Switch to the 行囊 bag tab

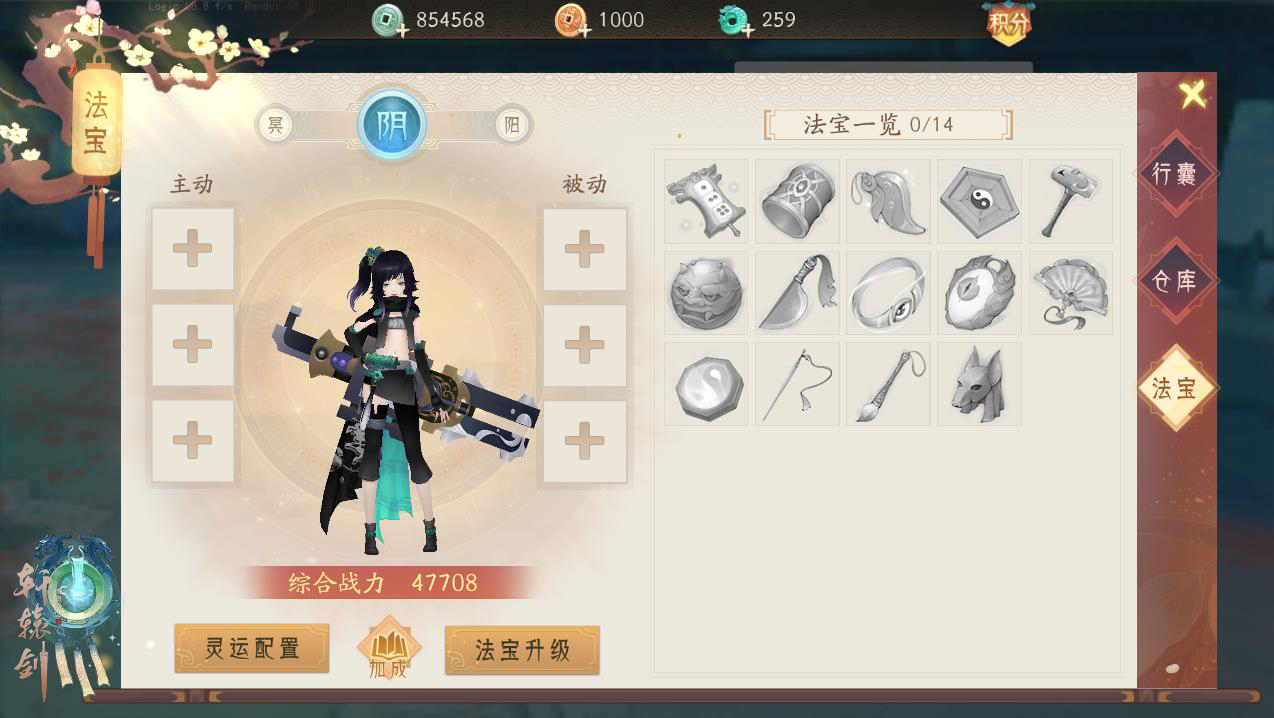(1174, 174)
